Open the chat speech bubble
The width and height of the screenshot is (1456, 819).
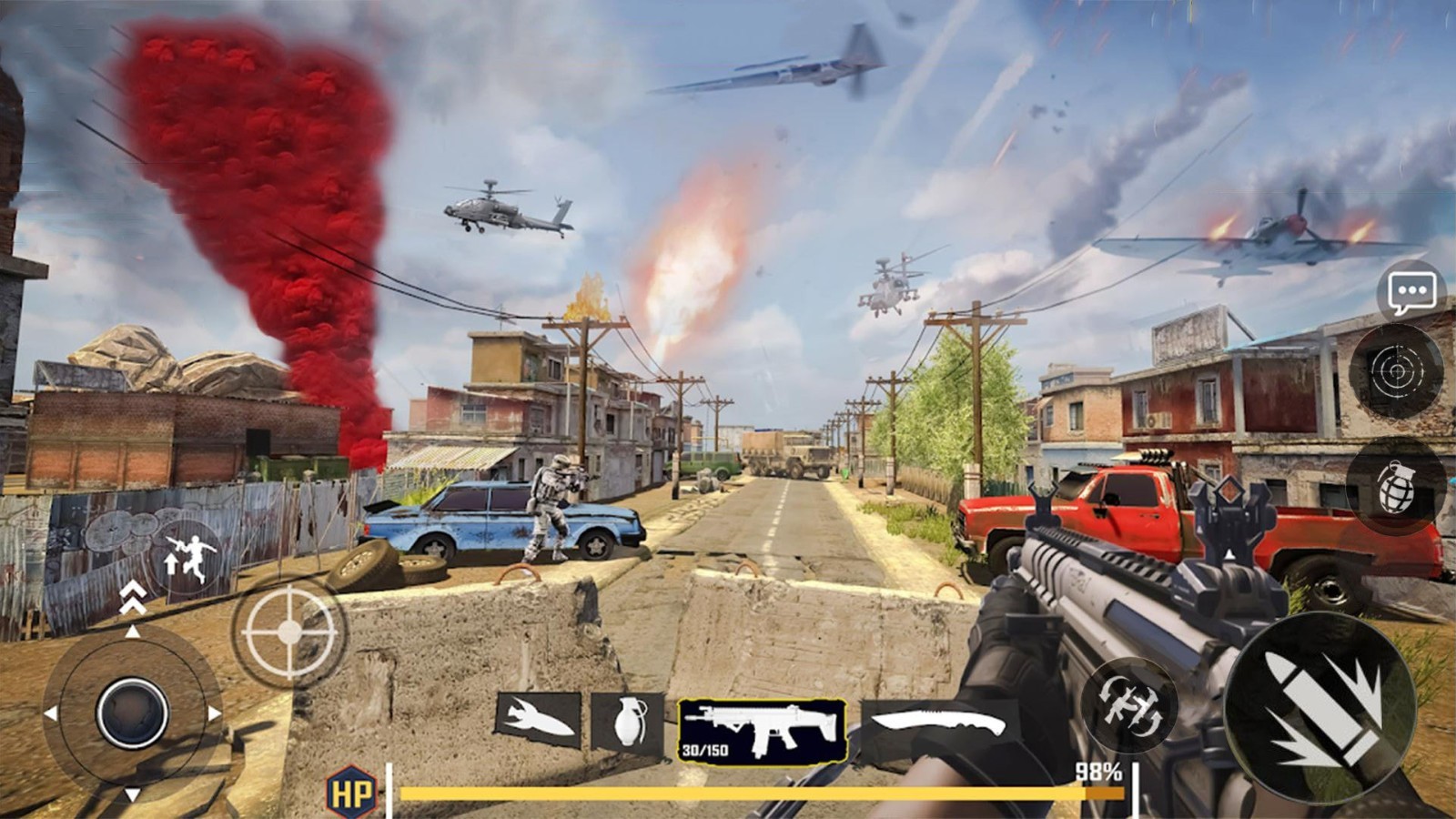point(1411,292)
